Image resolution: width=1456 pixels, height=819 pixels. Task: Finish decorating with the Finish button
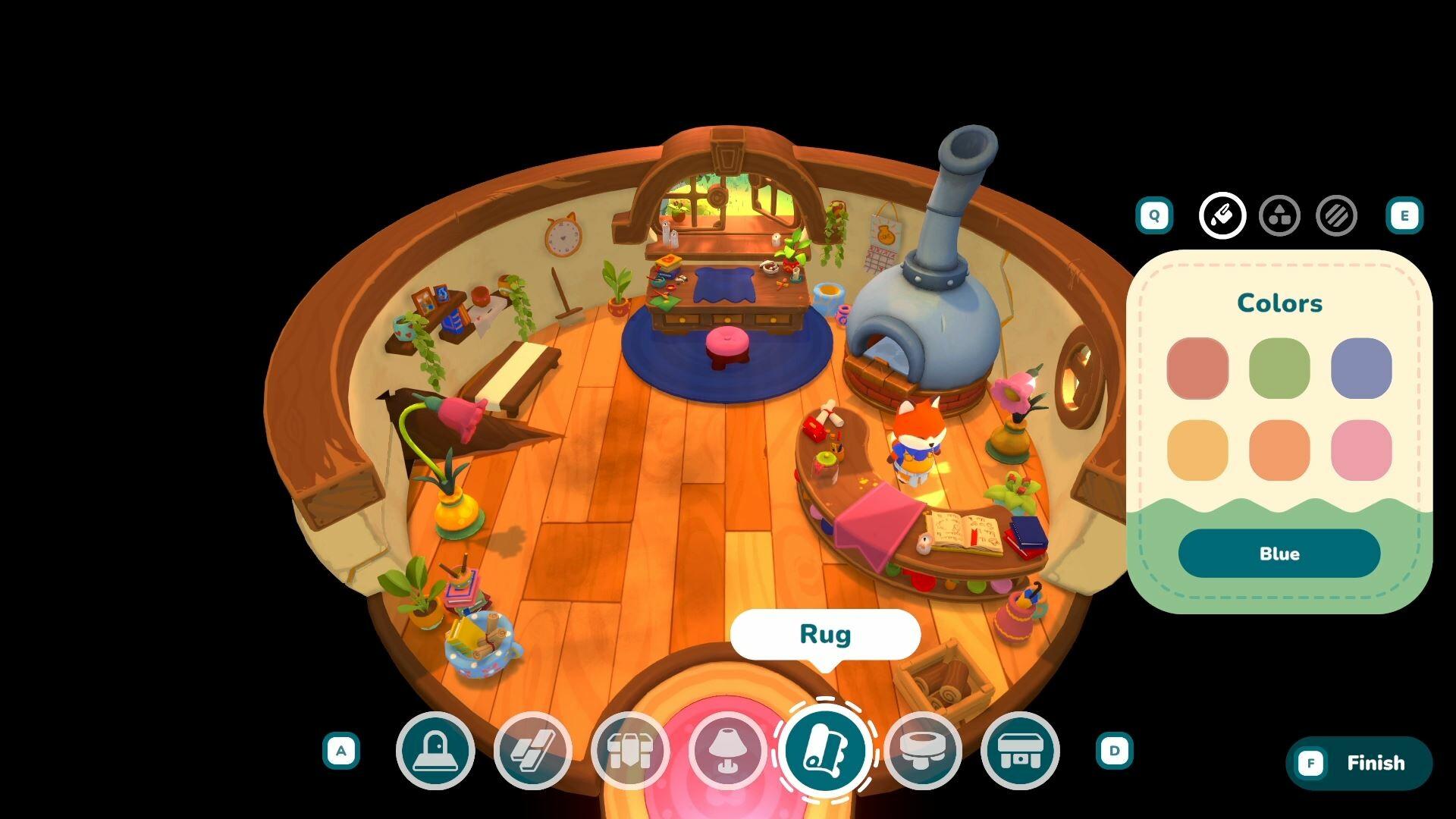[x=1359, y=763]
